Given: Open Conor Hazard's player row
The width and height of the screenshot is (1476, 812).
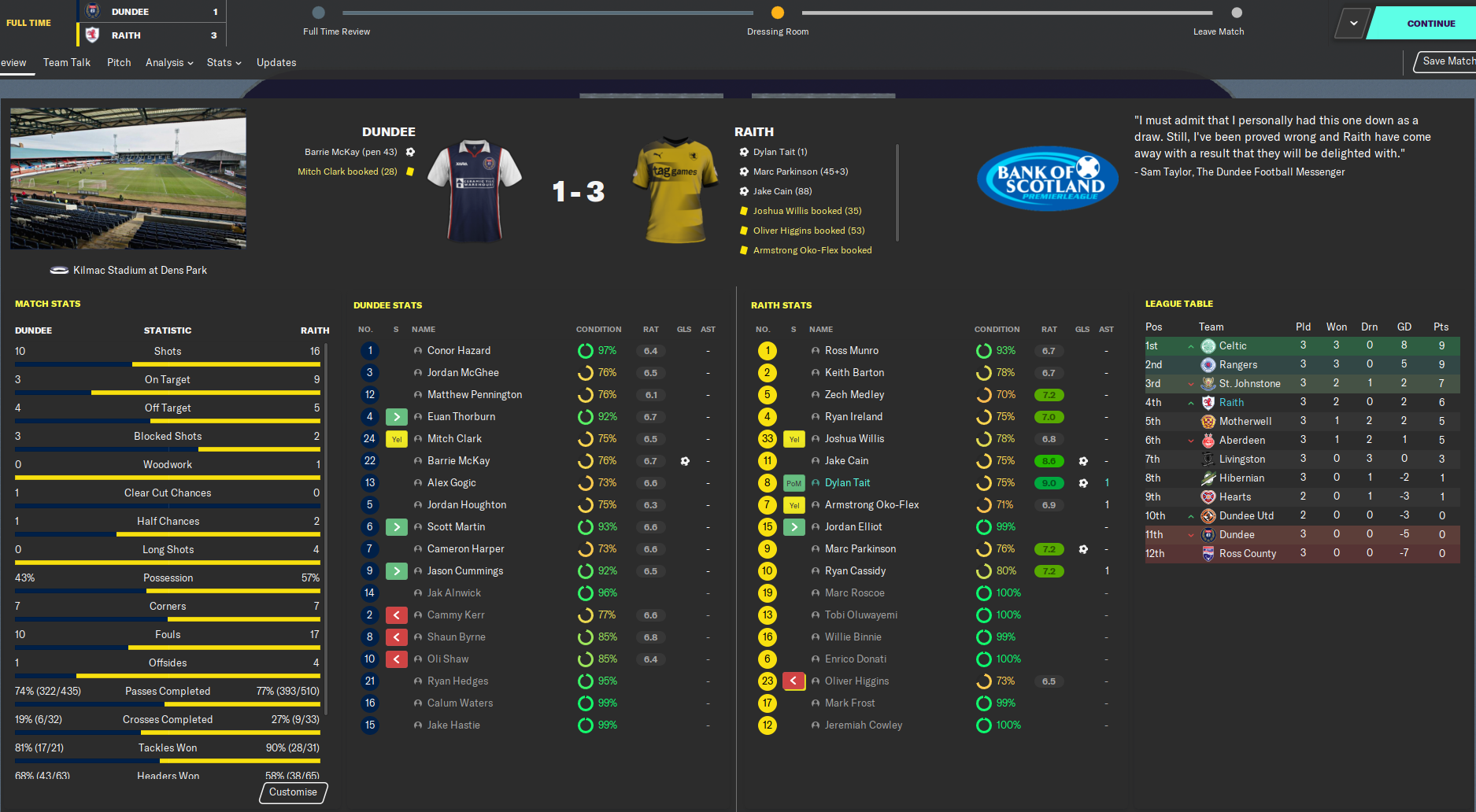Looking at the screenshot, I should click(x=458, y=351).
